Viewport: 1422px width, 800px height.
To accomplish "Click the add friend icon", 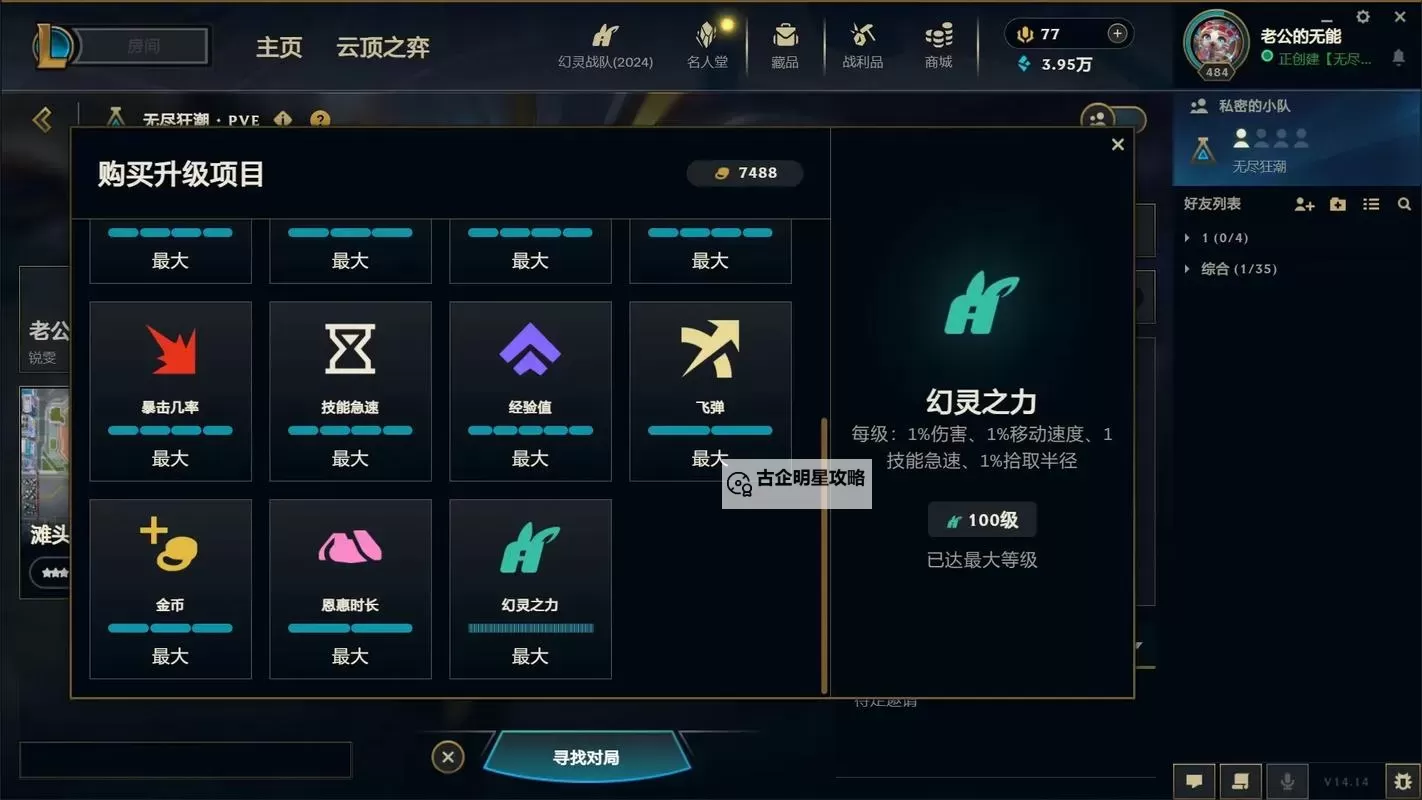I will click(1304, 204).
